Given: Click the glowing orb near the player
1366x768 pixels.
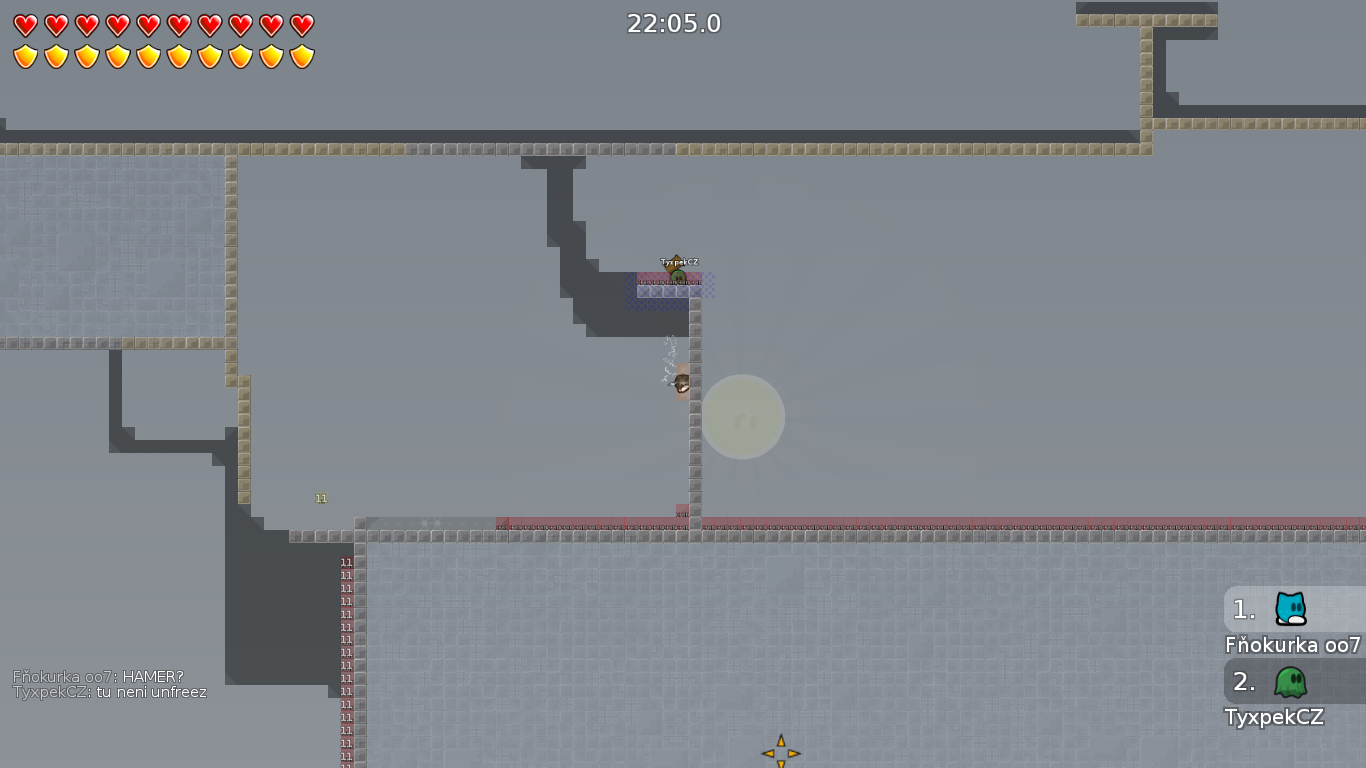Looking at the screenshot, I should [x=744, y=417].
